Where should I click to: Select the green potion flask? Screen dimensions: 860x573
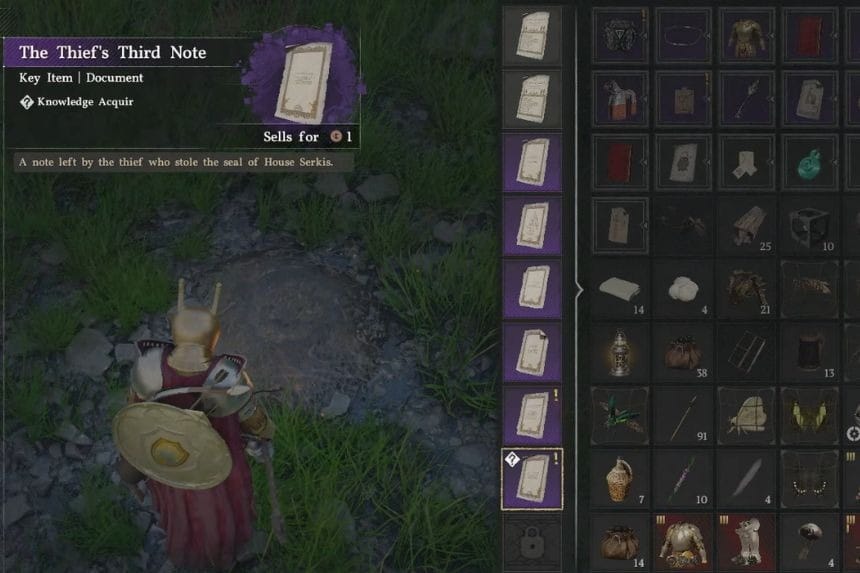(810, 161)
